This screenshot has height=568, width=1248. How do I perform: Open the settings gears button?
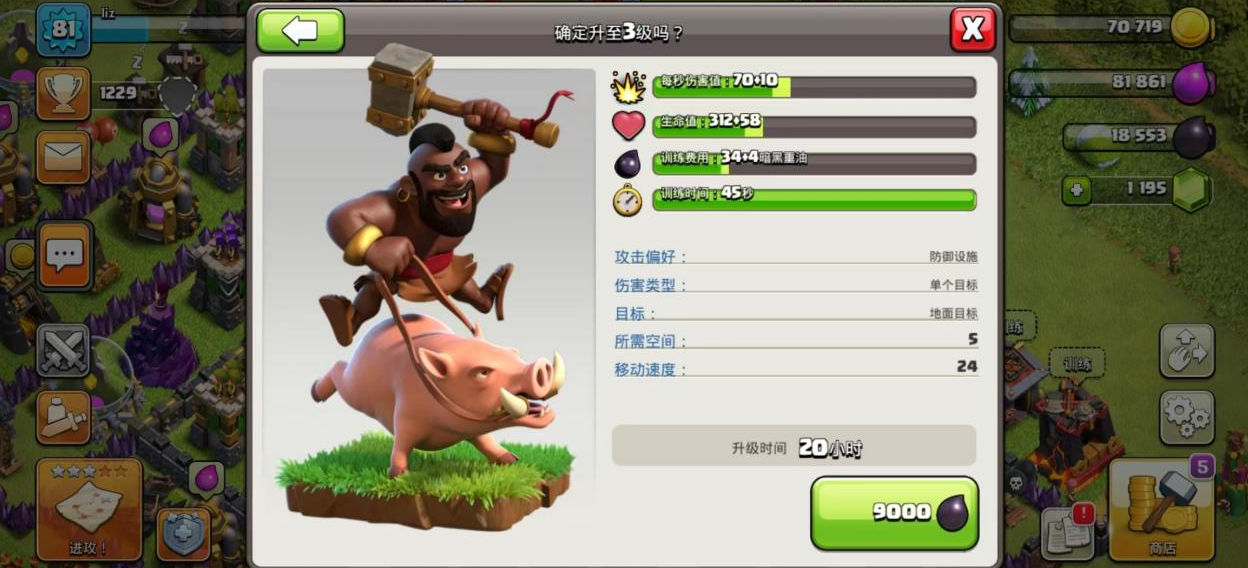click(1187, 417)
